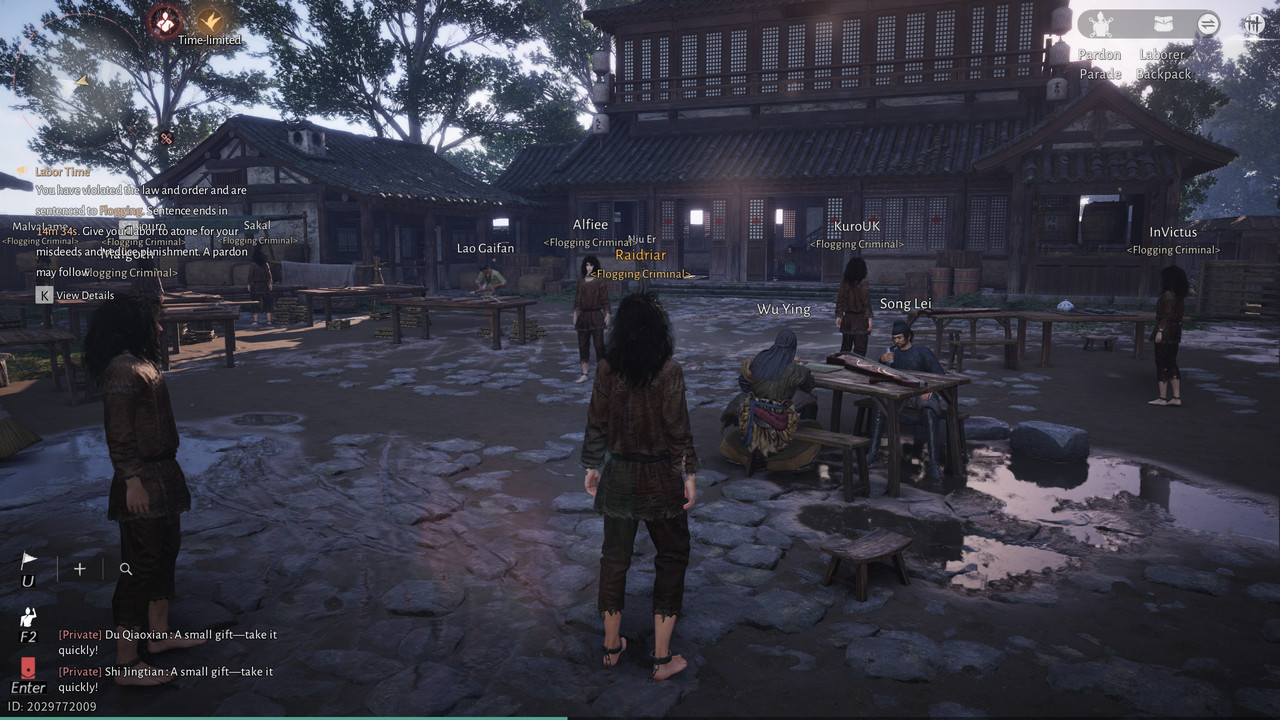Select the Labor Time quest tracker title
This screenshot has width=1280, height=720.
pyautogui.click(x=62, y=172)
